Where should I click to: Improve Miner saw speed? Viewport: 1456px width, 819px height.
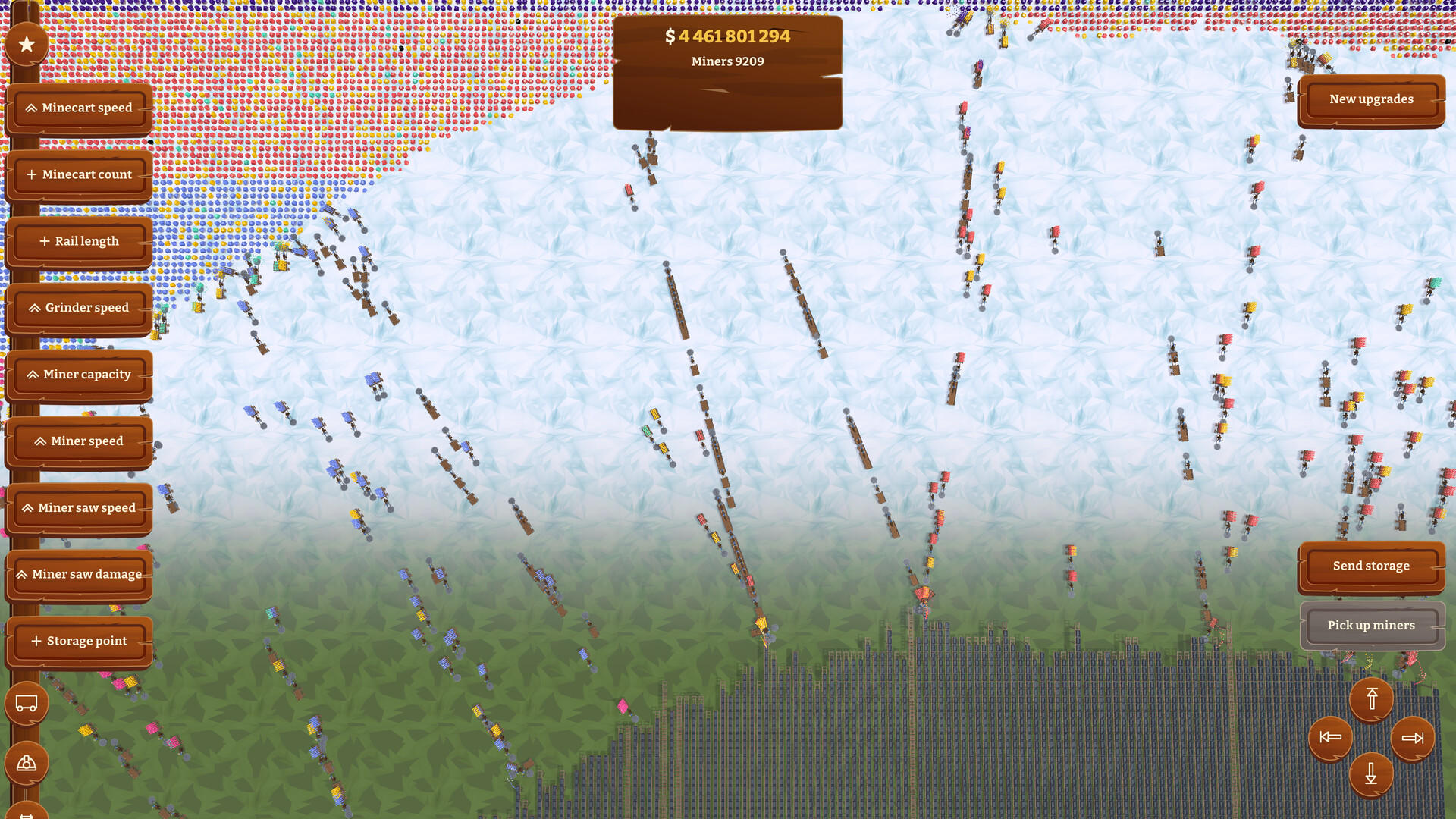80,507
